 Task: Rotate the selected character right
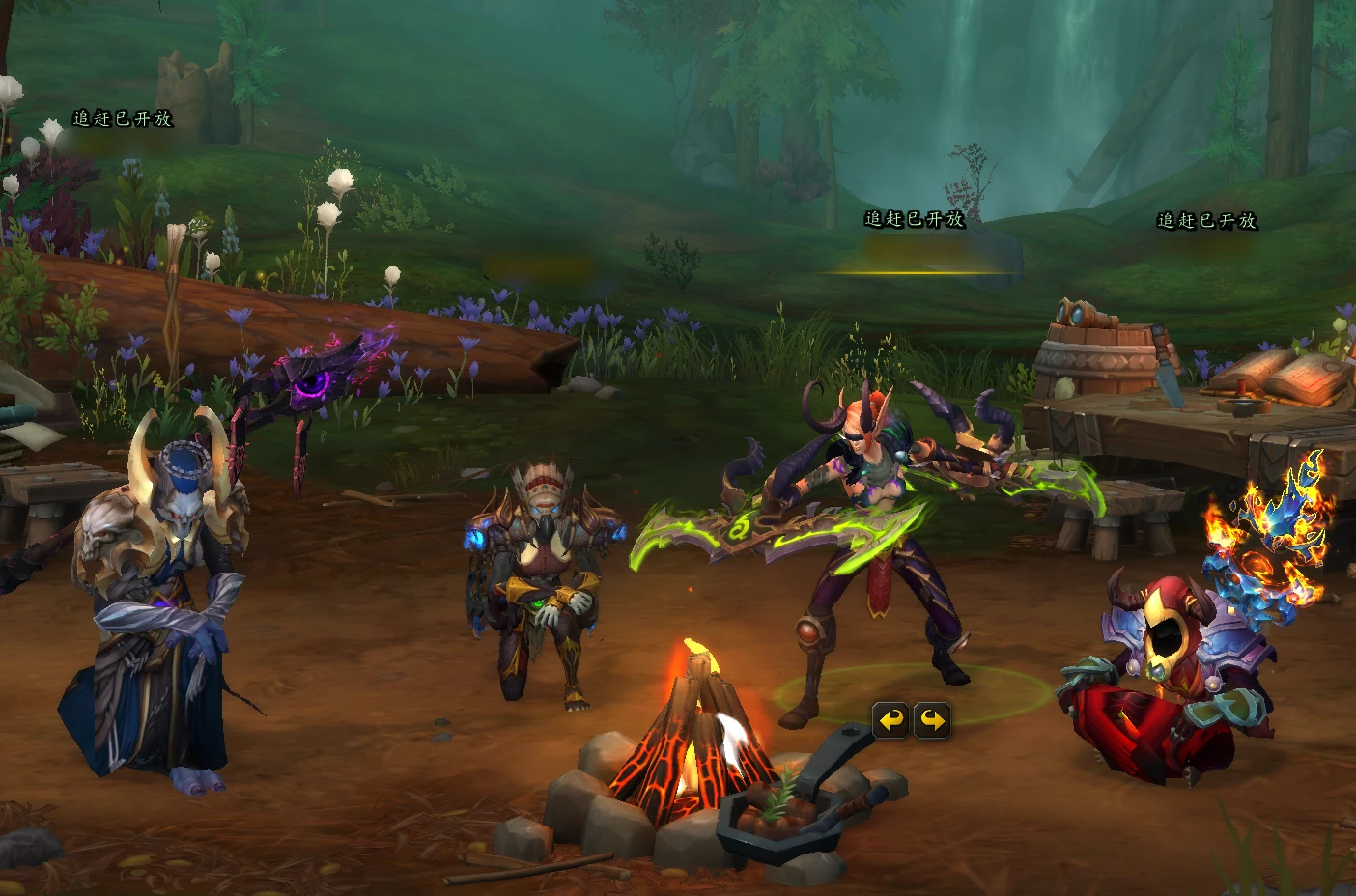pos(932,720)
